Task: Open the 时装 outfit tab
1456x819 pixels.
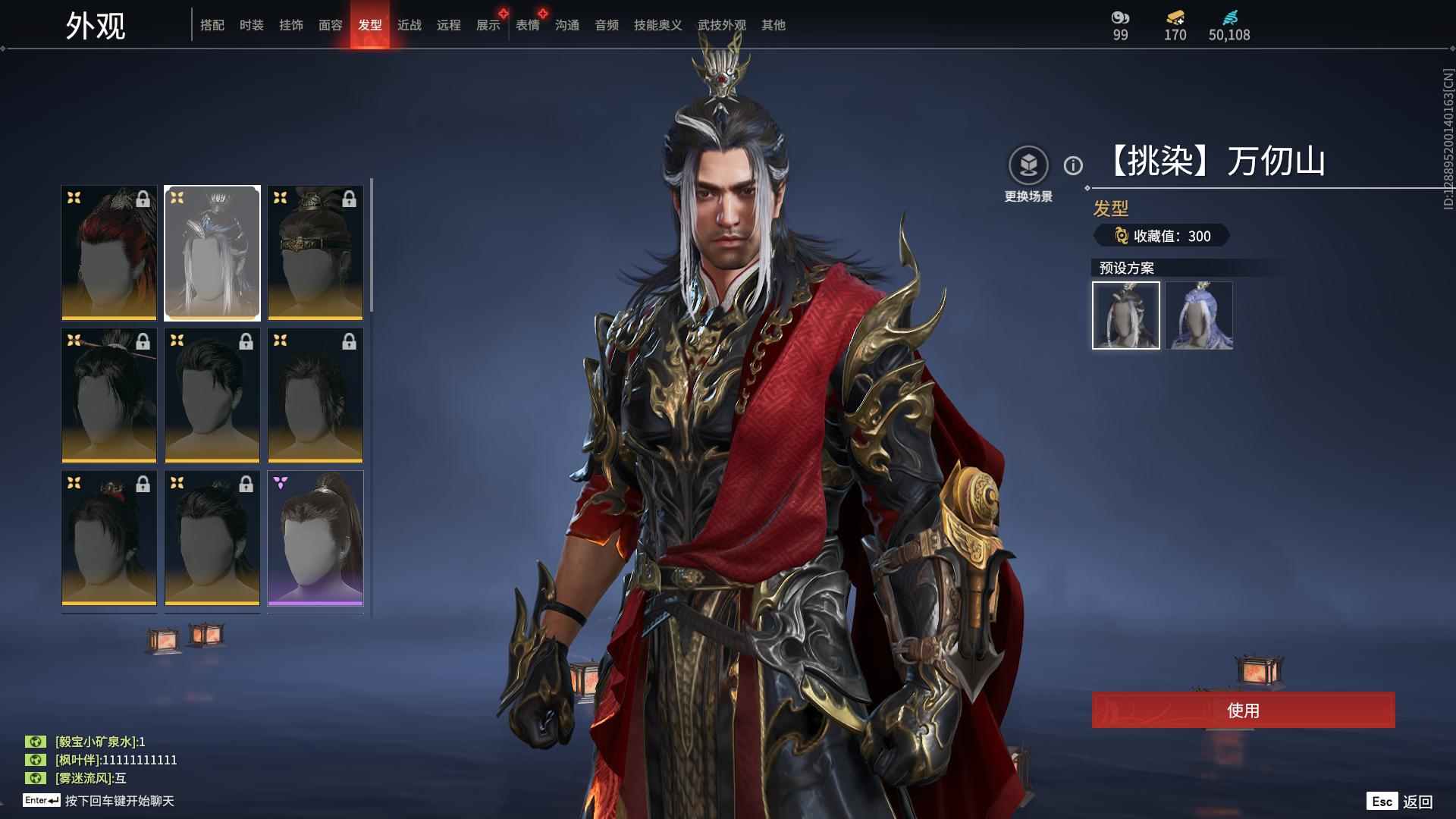Action: point(252,25)
